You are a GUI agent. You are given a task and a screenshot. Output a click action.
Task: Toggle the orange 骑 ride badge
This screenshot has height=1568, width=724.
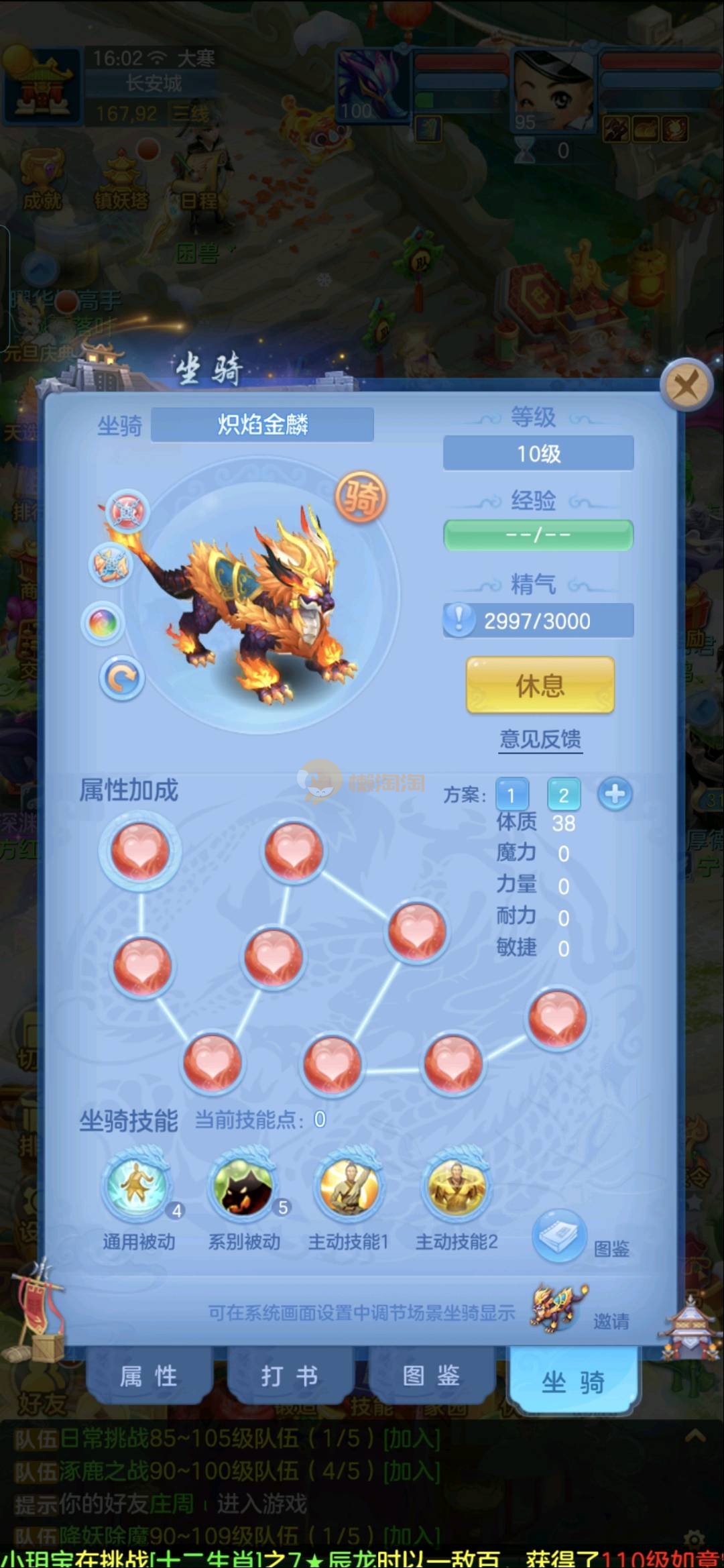pos(361,497)
